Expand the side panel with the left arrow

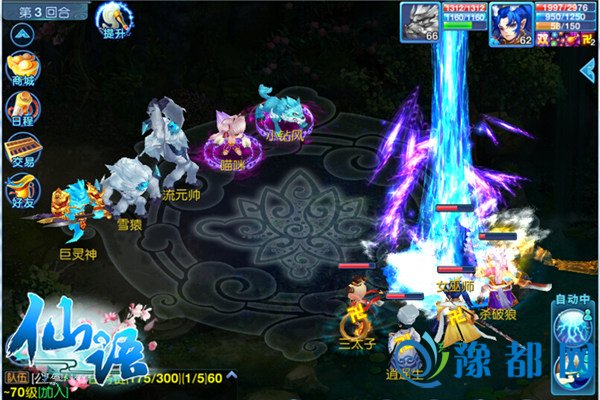coord(589,69)
